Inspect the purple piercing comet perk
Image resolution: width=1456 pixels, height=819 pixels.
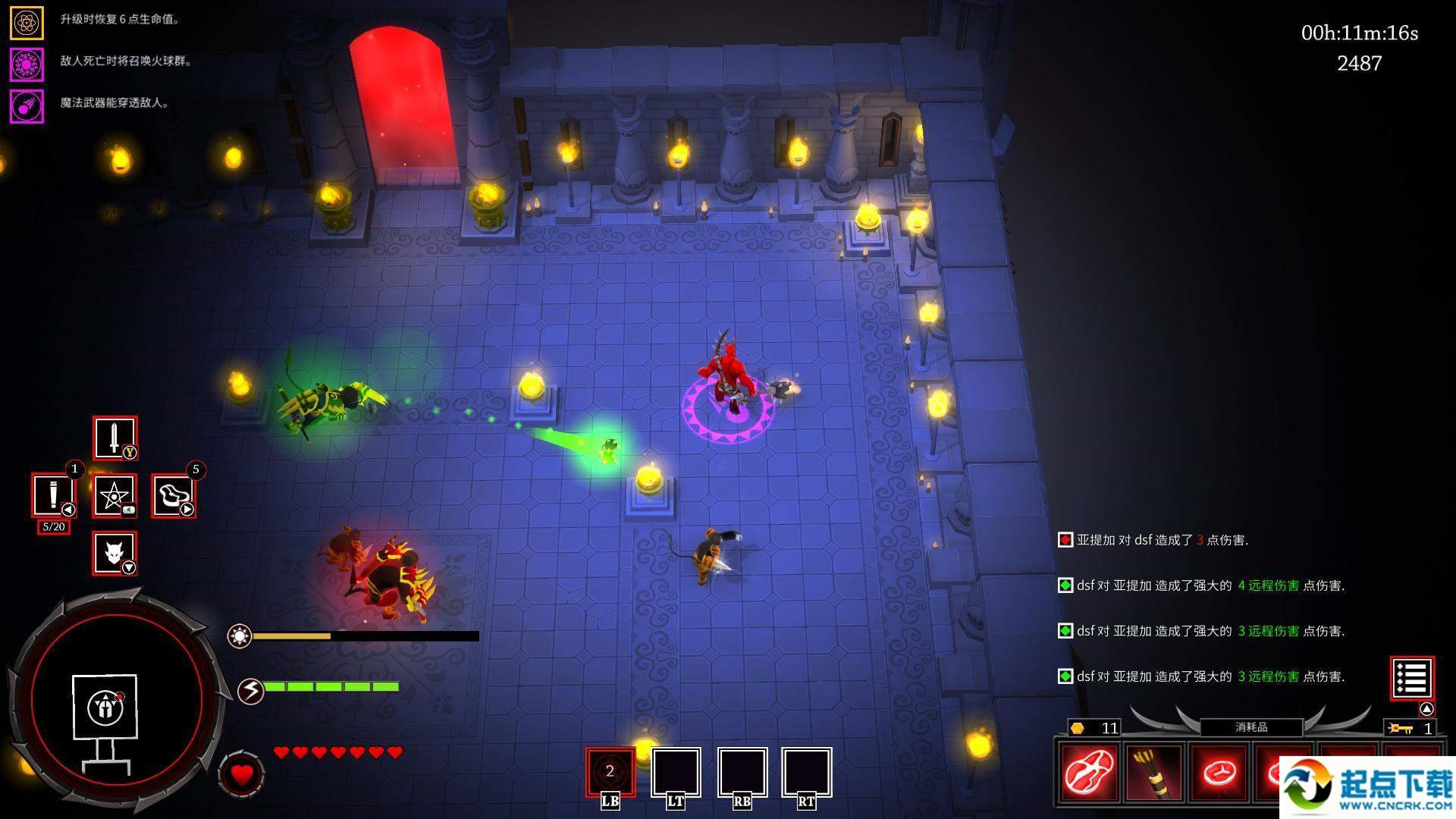(x=27, y=106)
